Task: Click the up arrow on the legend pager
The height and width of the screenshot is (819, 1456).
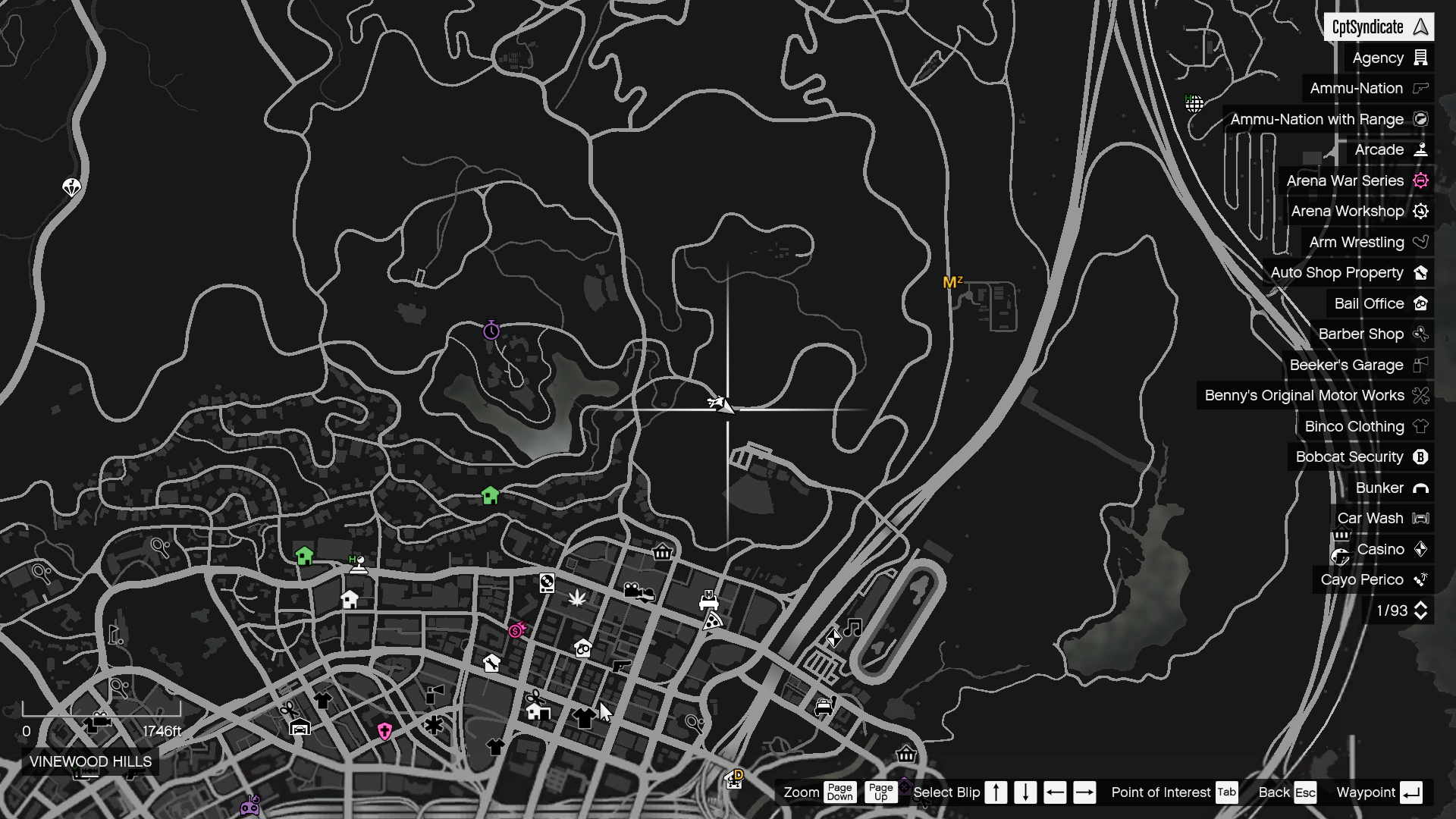Action: click(x=1420, y=604)
